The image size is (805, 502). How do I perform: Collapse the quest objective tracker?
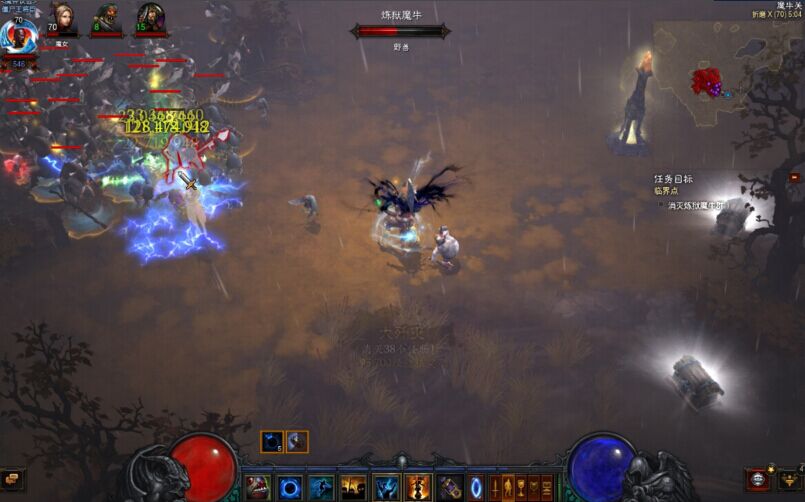(794, 178)
